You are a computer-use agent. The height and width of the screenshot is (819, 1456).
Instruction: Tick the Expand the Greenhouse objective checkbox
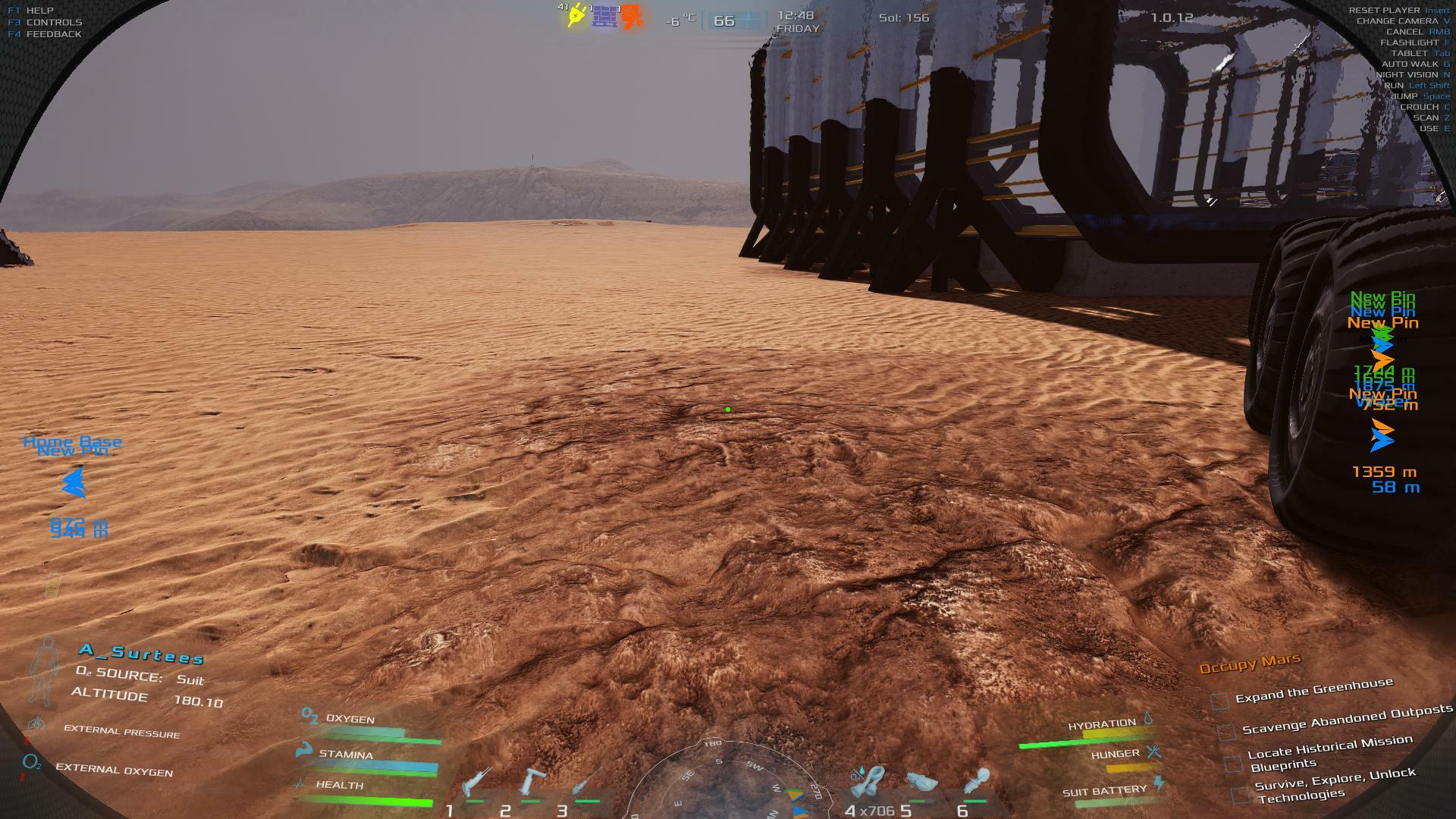[x=1219, y=701]
